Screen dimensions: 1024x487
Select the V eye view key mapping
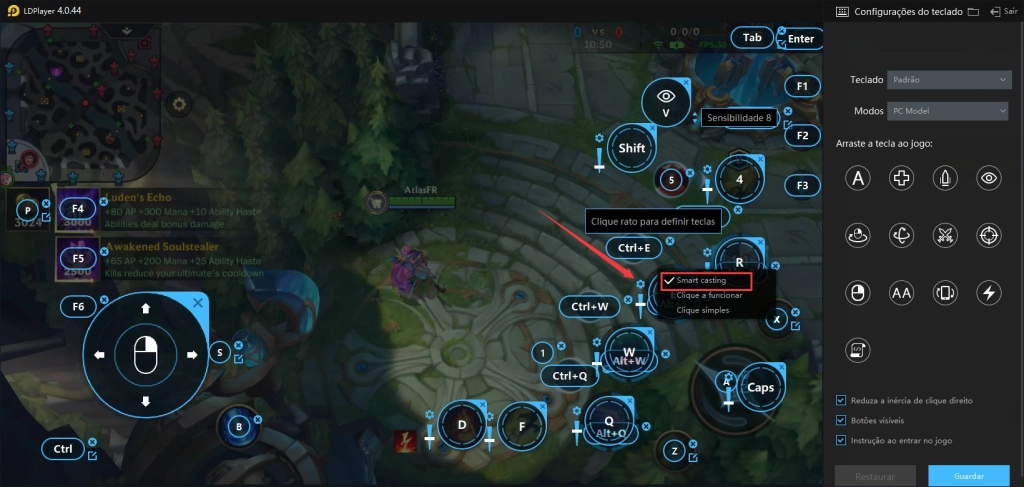click(666, 102)
